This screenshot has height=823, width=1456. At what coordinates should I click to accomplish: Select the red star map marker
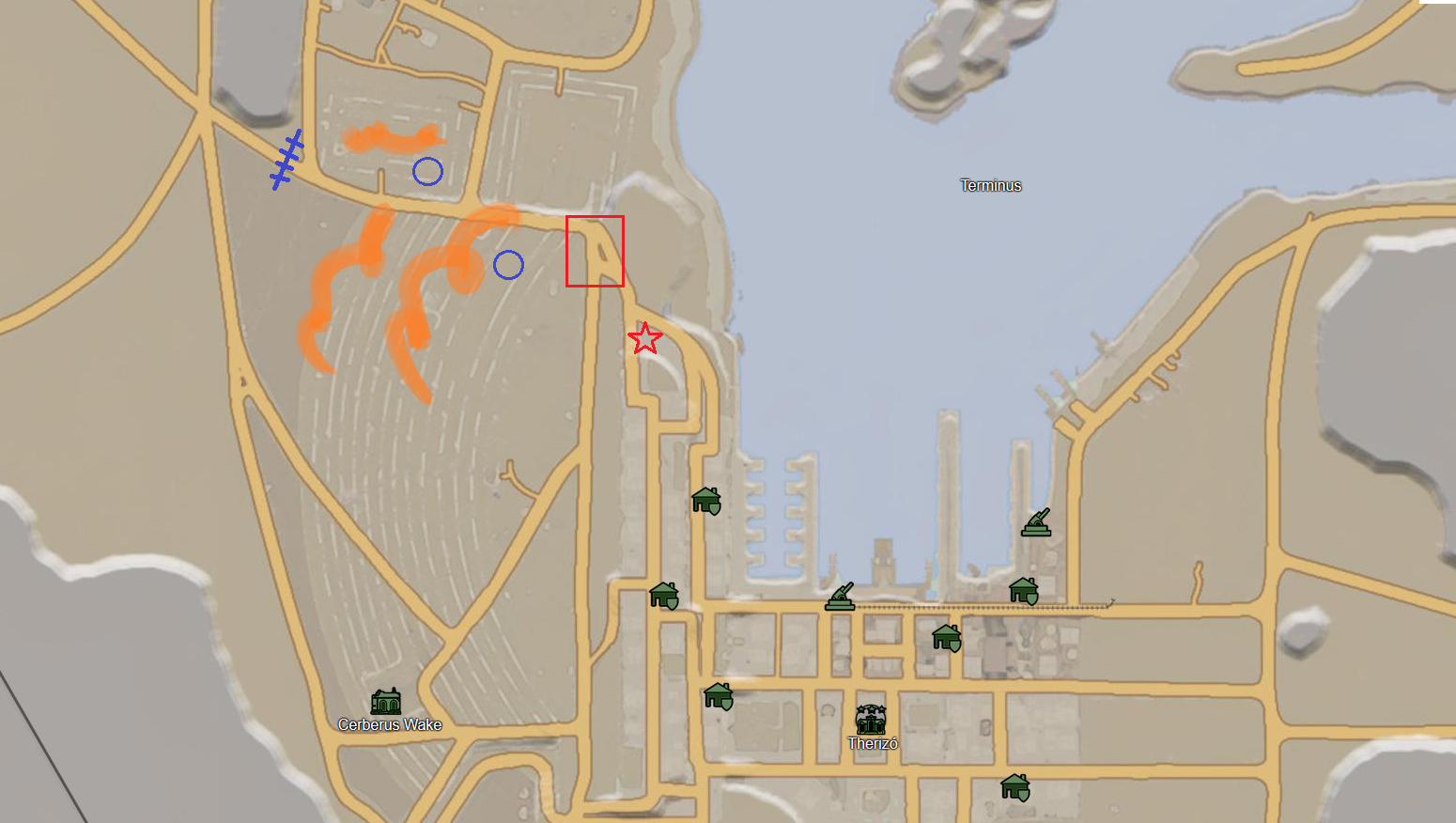click(644, 338)
